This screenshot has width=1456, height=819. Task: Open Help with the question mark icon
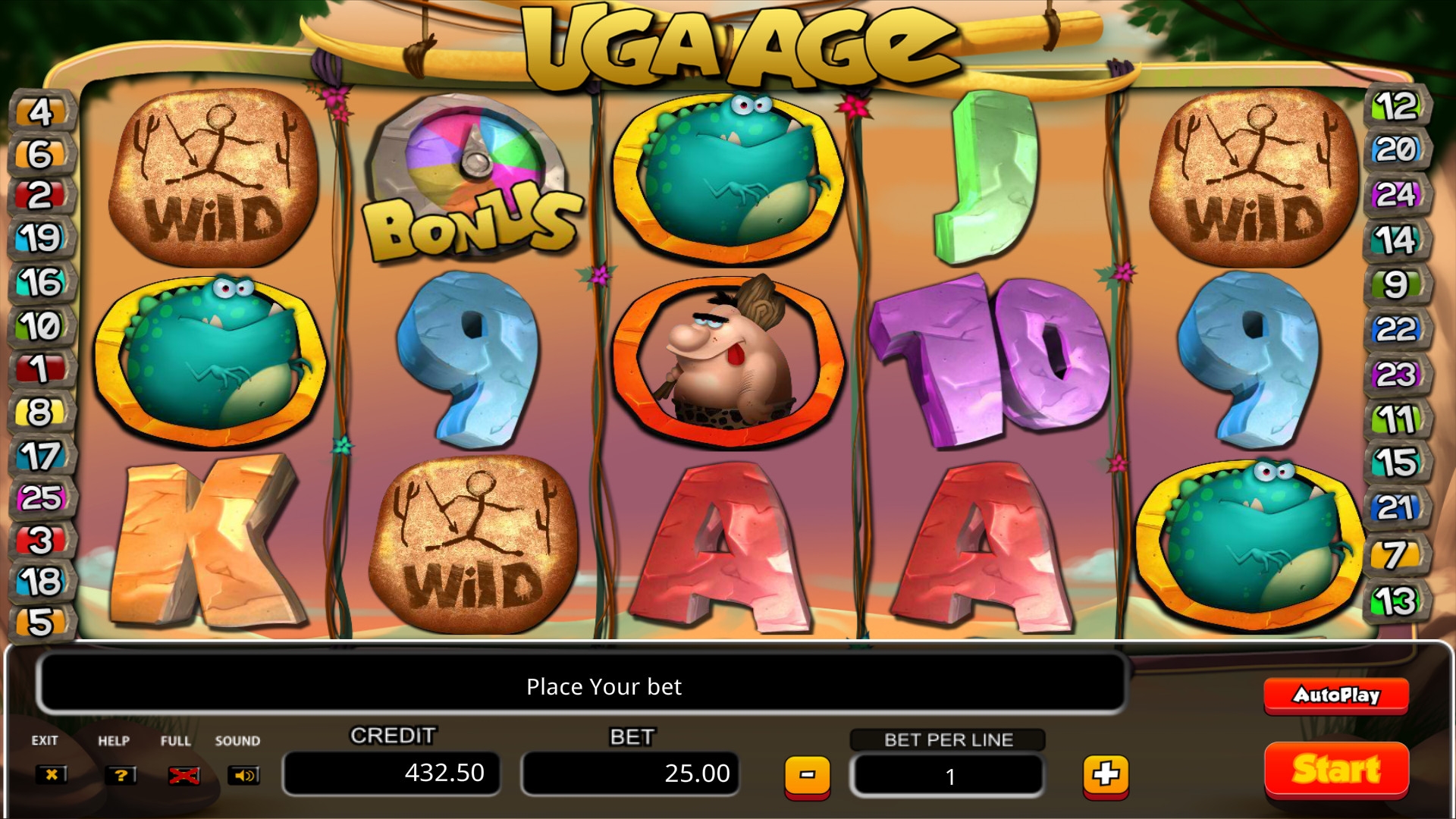point(121,775)
